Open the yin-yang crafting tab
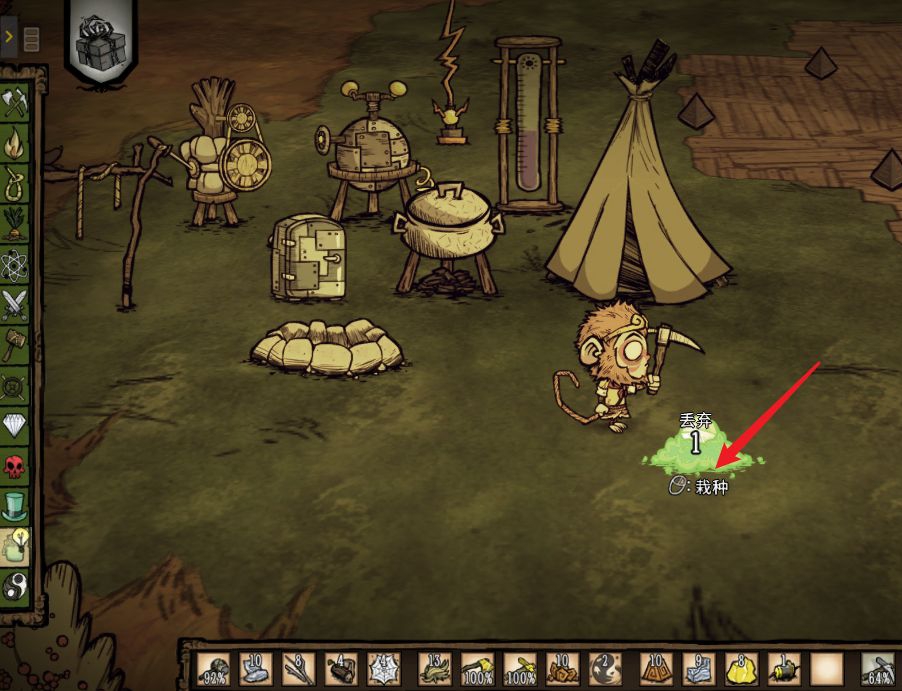This screenshot has width=902, height=691. tap(16, 586)
